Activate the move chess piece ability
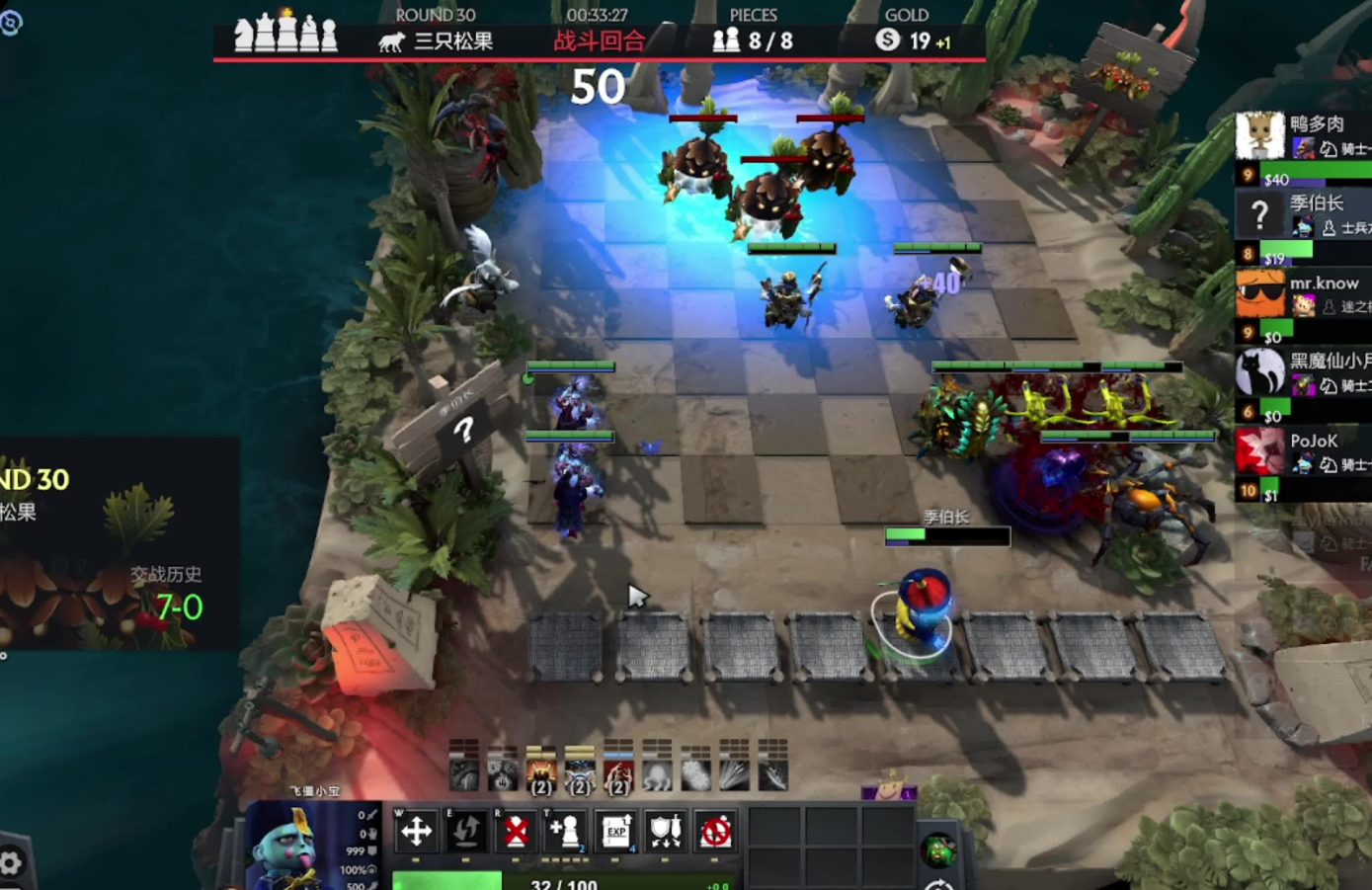Screen dimensions: 1372x890 pyautogui.click(x=416, y=831)
